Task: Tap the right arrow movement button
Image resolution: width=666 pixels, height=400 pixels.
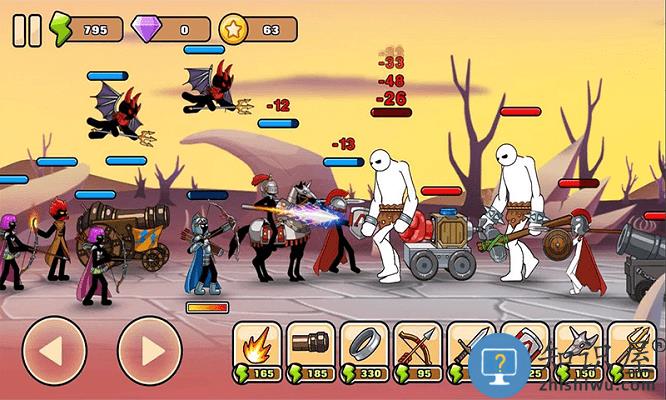Action: coord(150,350)
